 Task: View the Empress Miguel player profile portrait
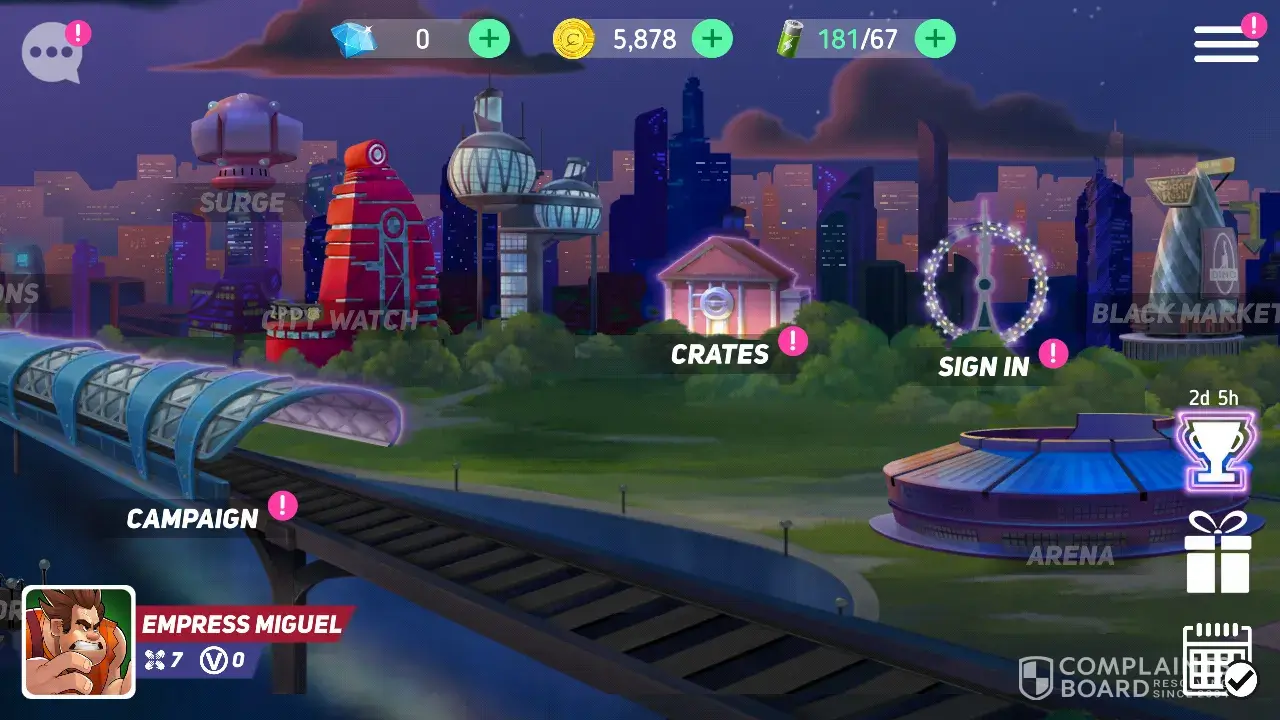(79, 641)
